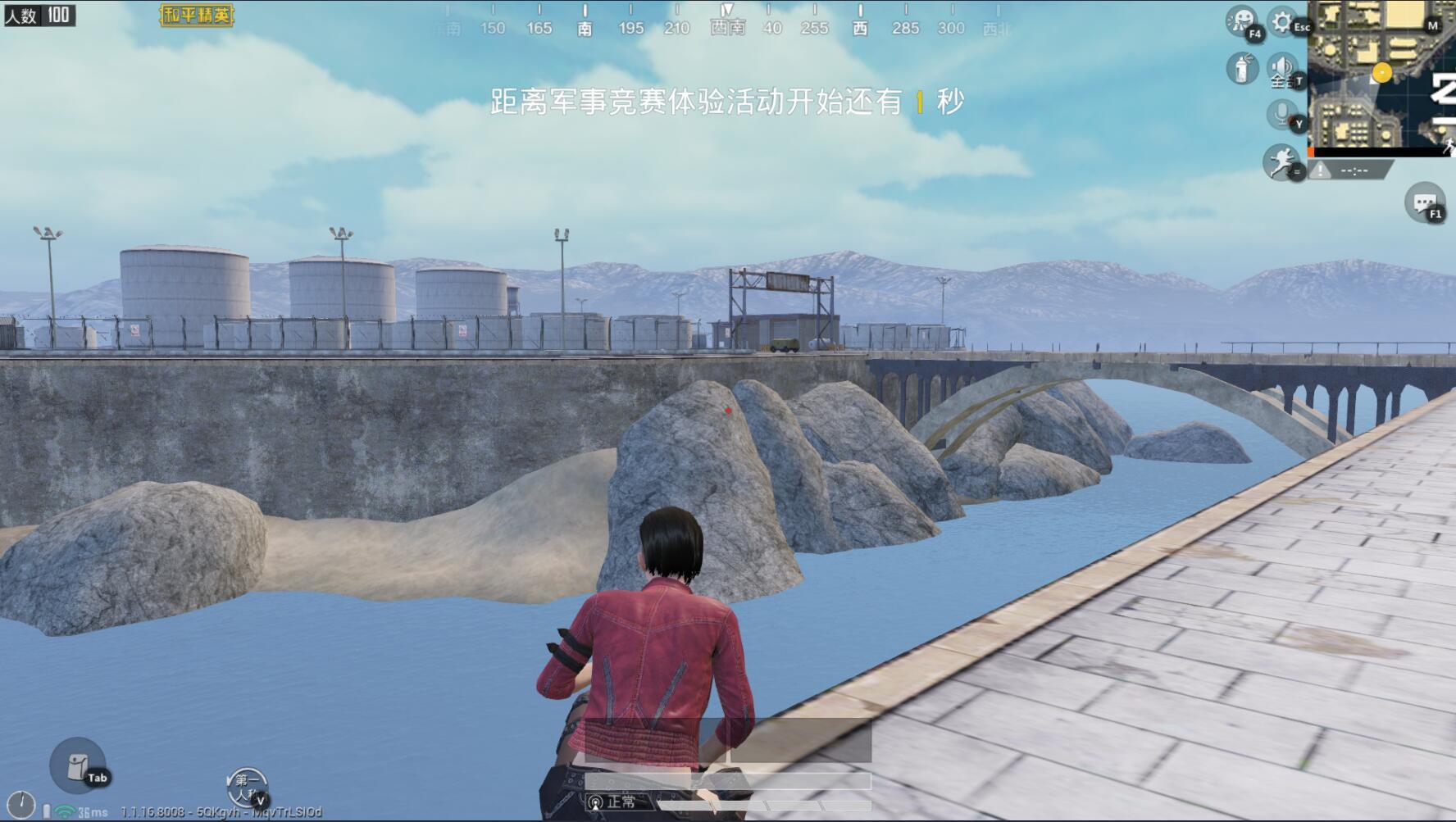
Task: Select the spray paint can icon
Action: pyautogui.click(x=1242, y=68)
